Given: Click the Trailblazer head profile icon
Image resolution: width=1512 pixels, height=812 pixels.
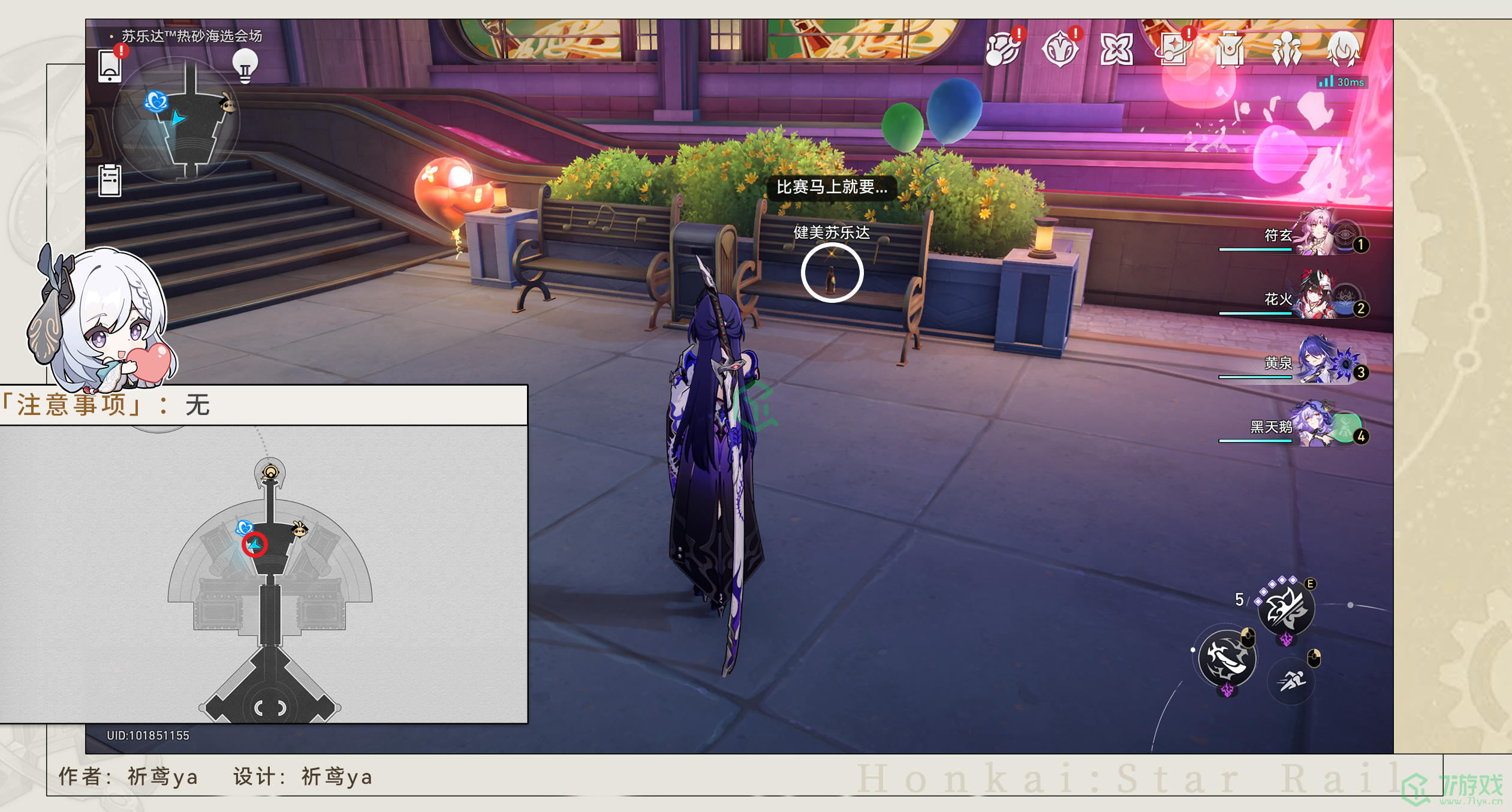Looking at the screenshot, I should click(x=1343, y=49).
